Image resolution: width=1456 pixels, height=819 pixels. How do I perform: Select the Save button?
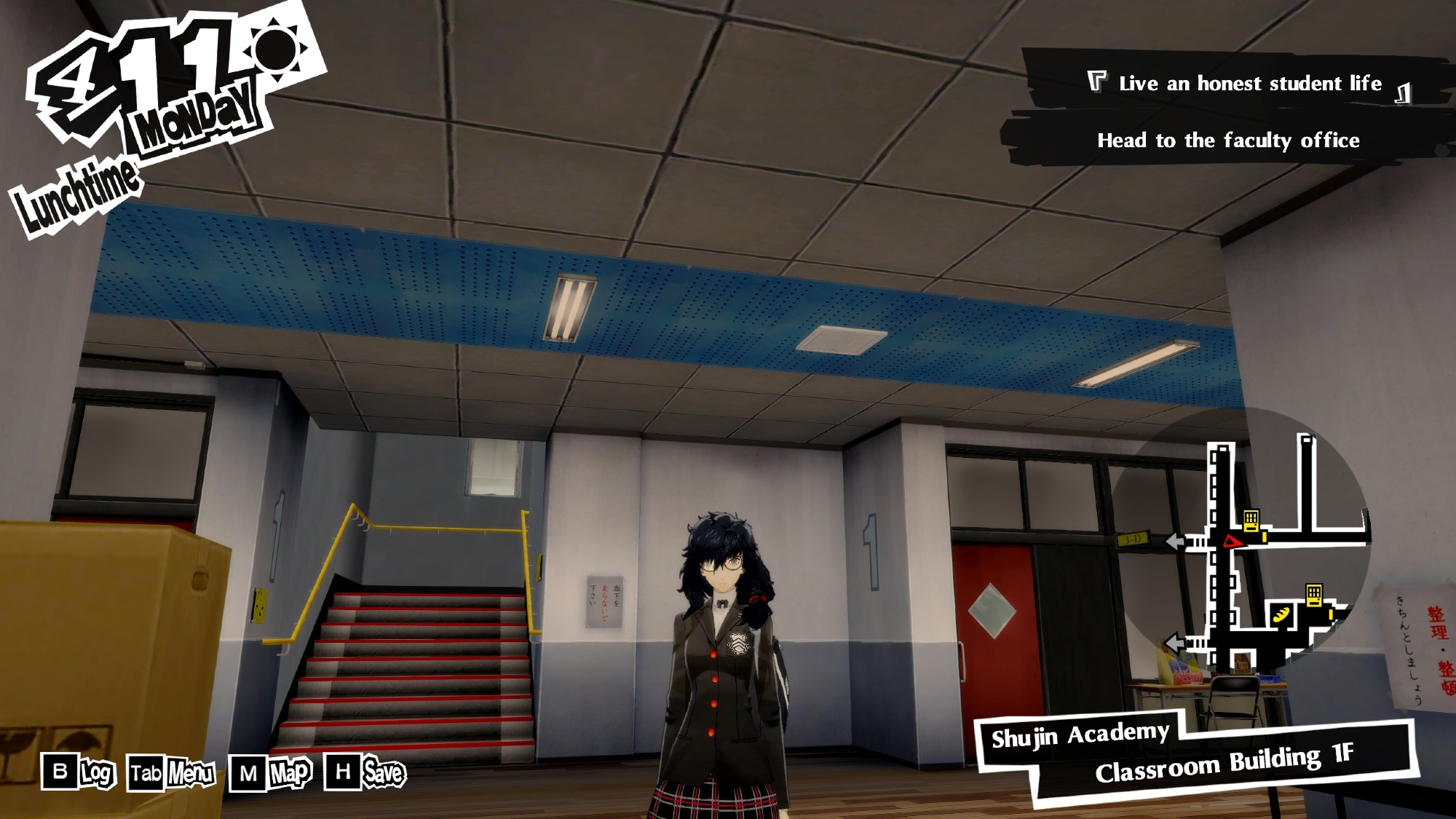365,772
